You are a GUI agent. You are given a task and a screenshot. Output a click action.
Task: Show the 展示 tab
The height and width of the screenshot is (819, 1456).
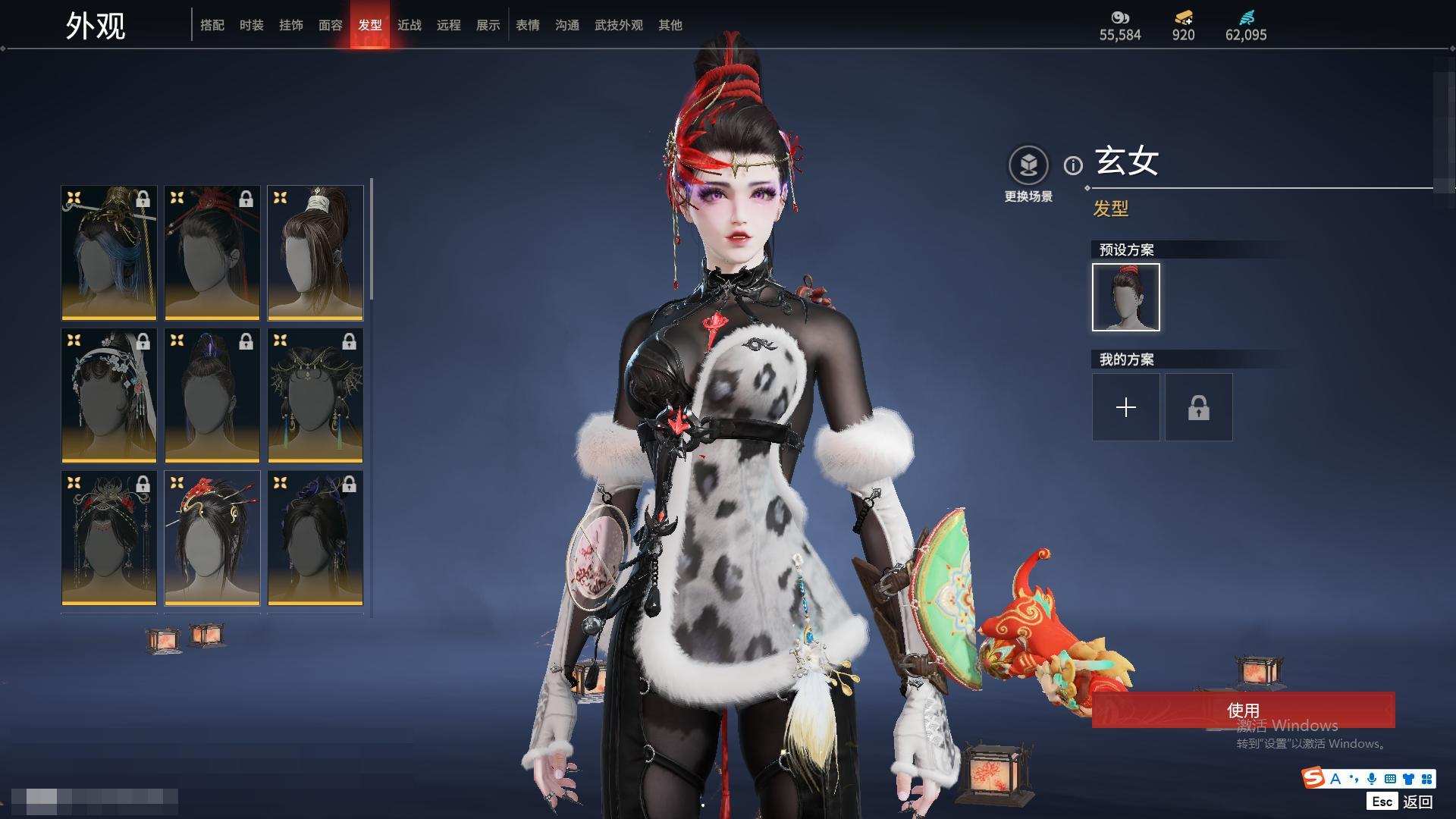click(x=488, y=25)
